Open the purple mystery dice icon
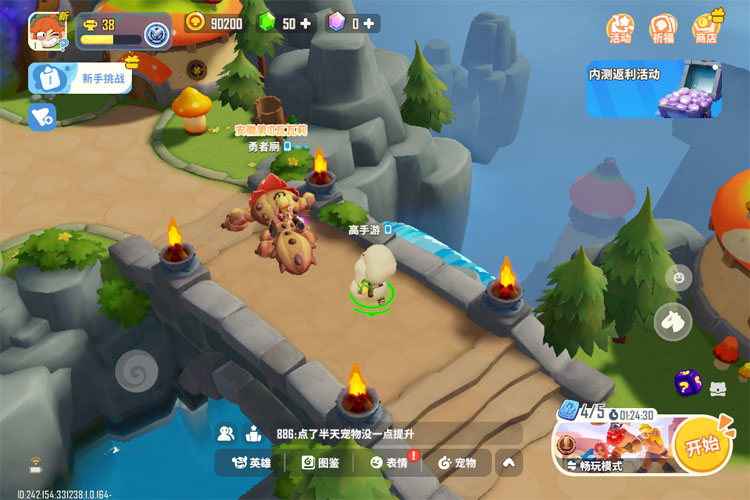750x500 pixels. pyautogui.click(x=687, y=382)
